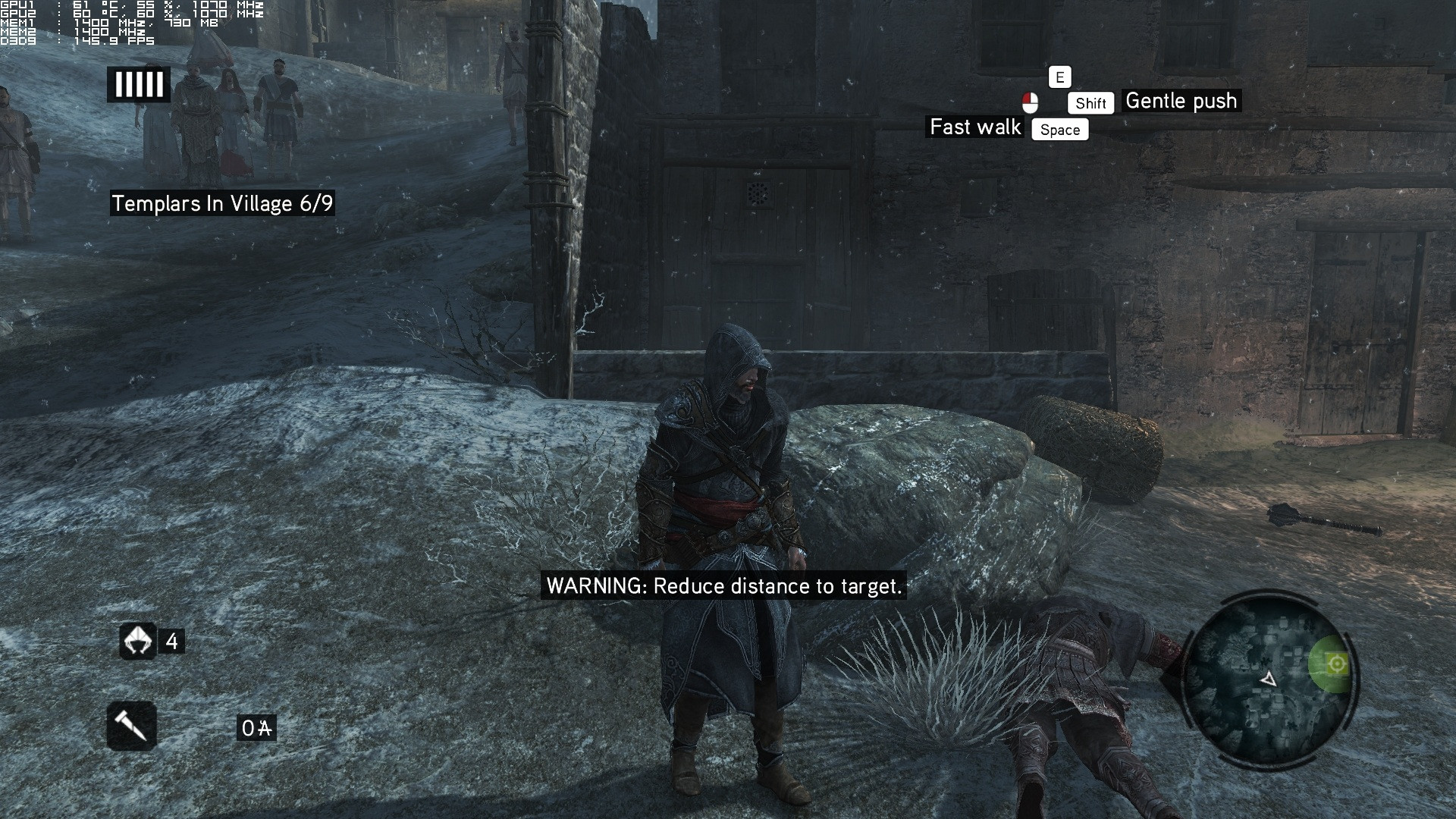Click the assassin recruits icon

(138, 642)
